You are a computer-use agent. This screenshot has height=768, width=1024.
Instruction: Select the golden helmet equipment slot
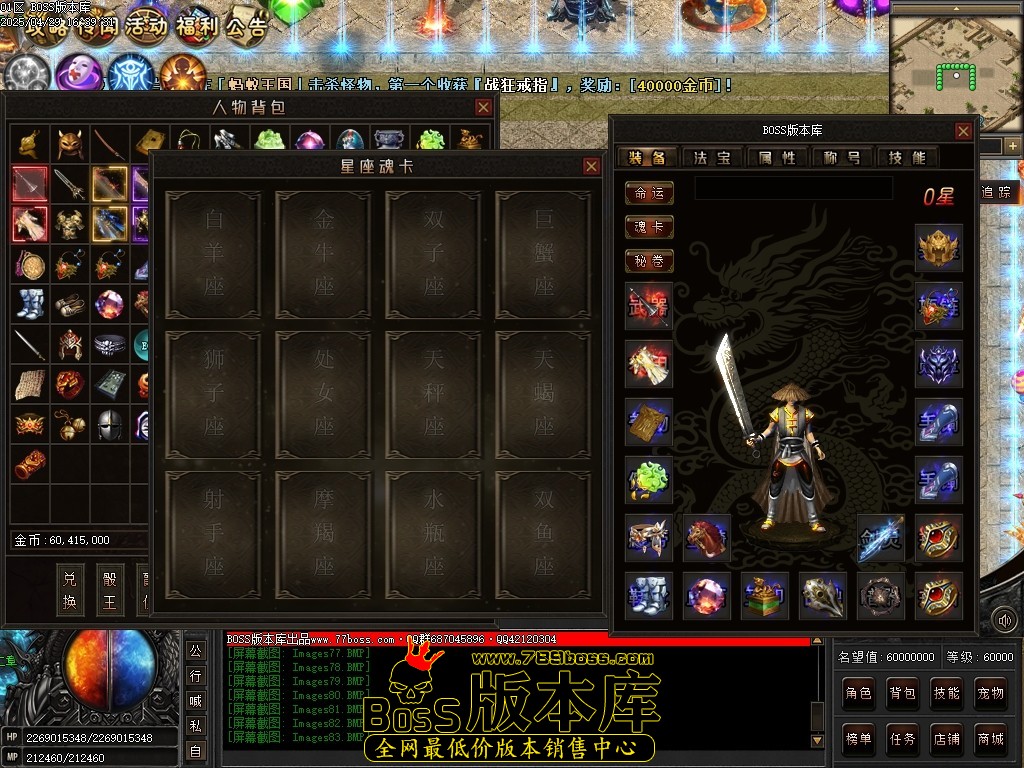tap(939, 248)
